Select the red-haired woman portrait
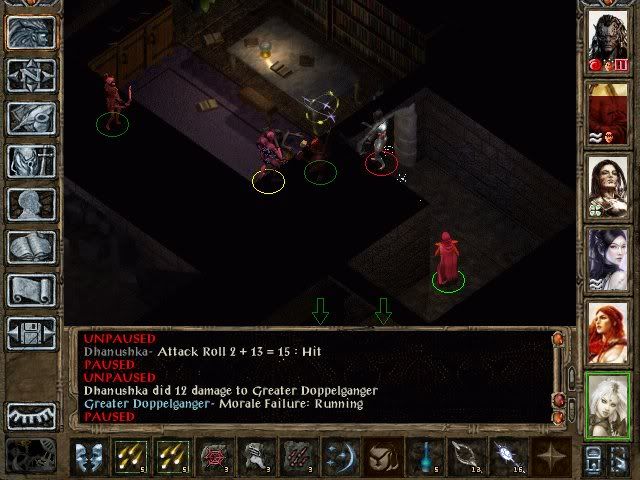Image resolution: width=640 pixels, height=480 pixels. (x=607, y=329)
